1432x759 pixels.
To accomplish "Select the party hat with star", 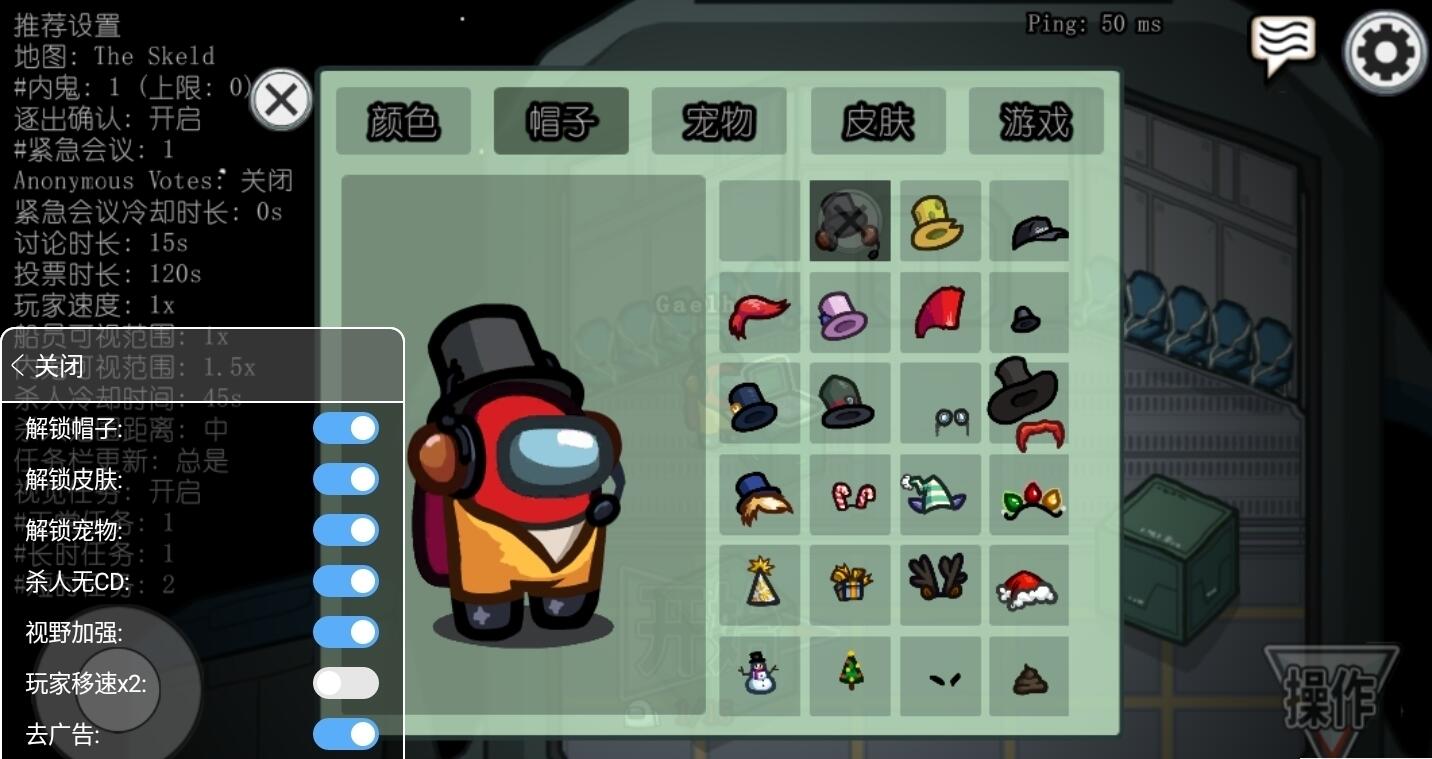I will pyautogui.click(x=760, y=584).
